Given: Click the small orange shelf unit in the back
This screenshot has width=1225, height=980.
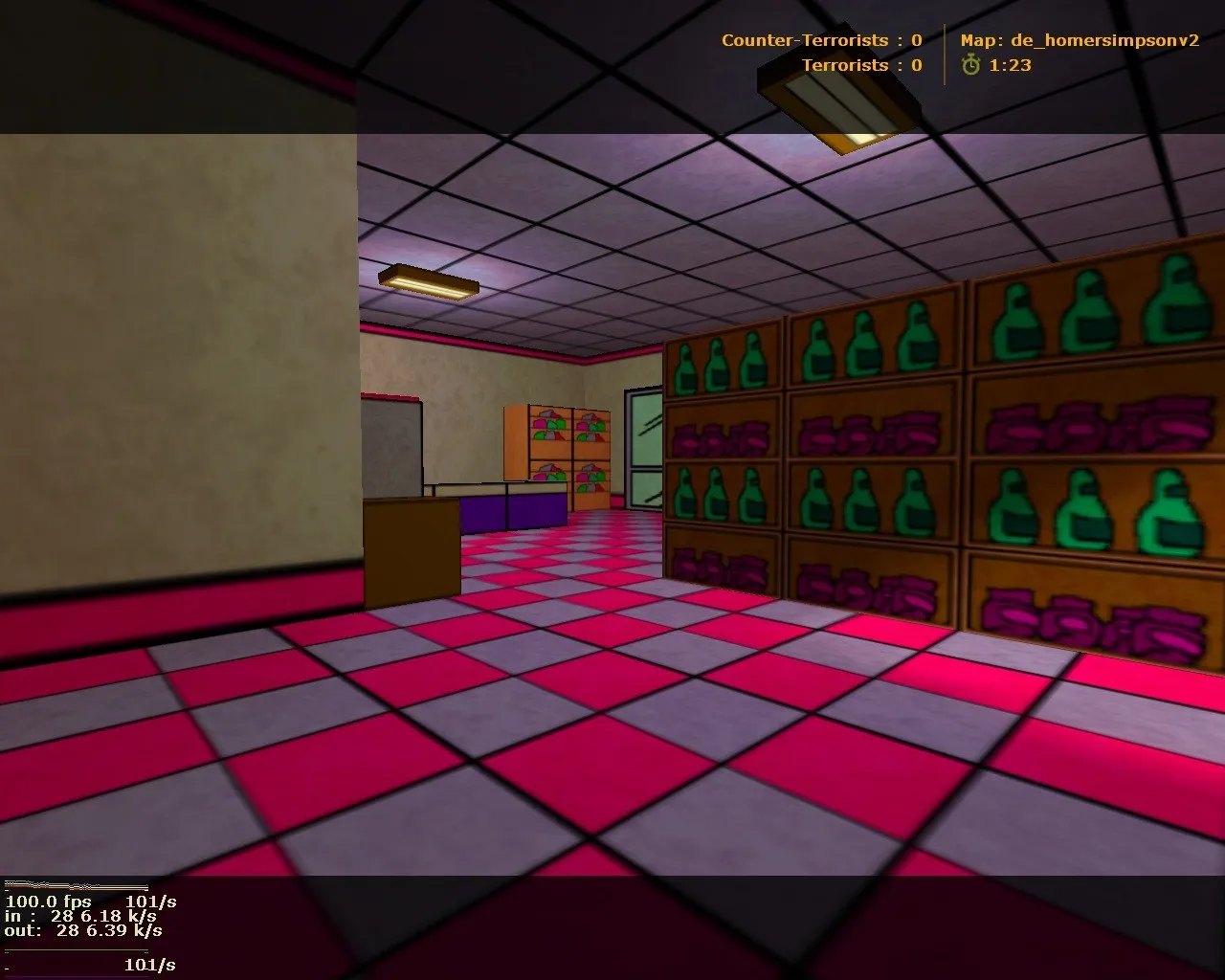Looking at the screenshot, I should (555, 450).
